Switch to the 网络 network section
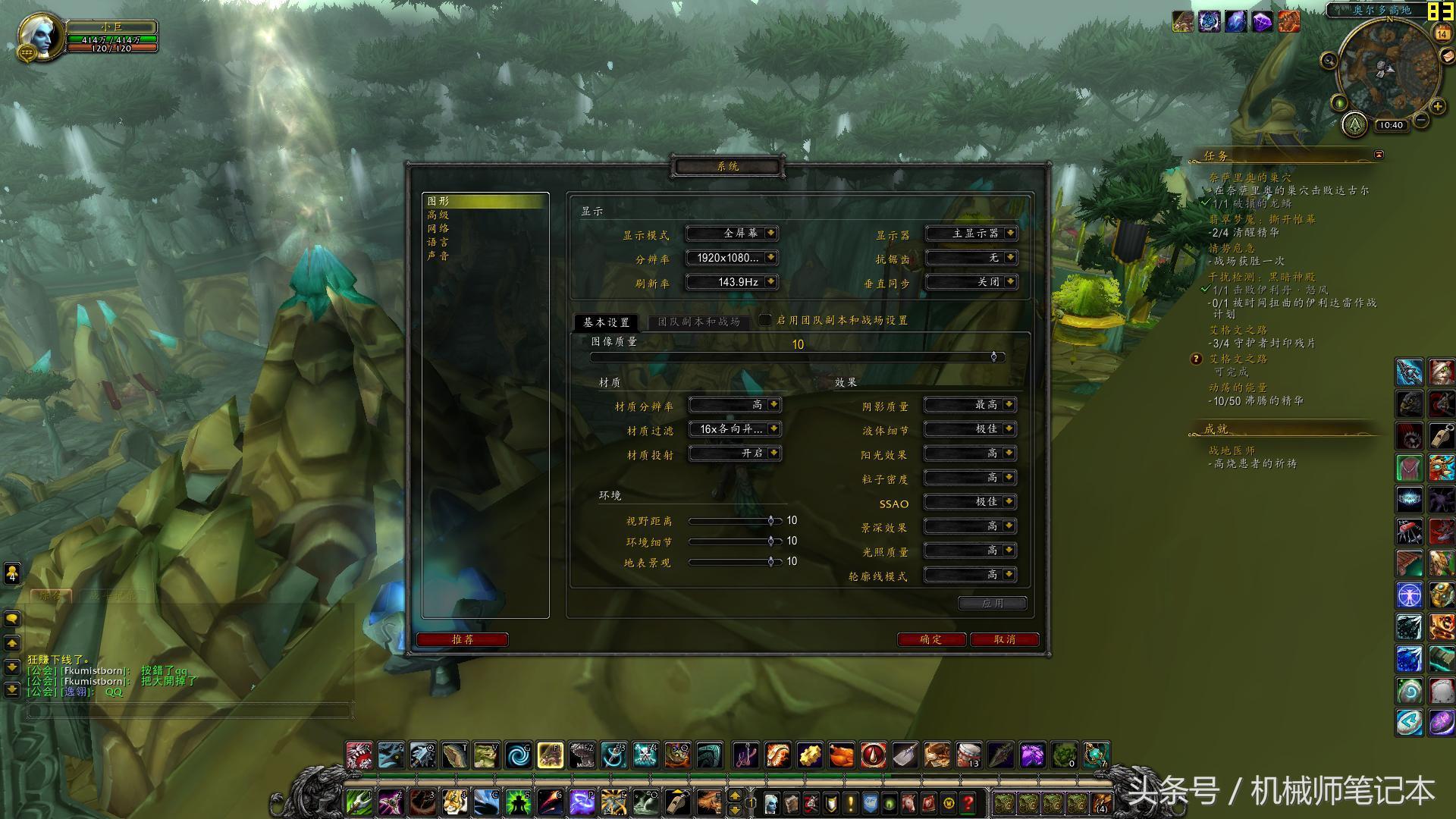Image resolution: width=1456 pixels, height=819 pixels. 438,228
